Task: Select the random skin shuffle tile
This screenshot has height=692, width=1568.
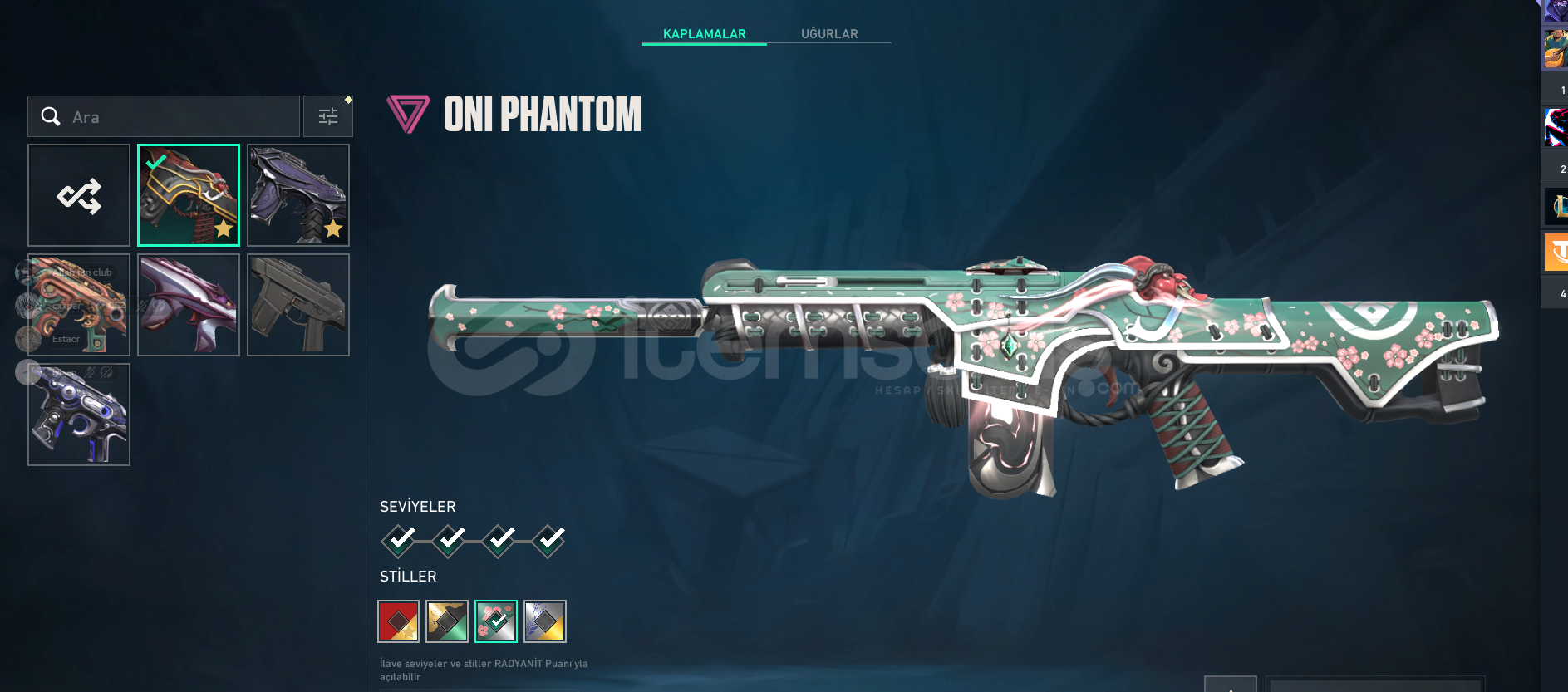Action: 79,196
